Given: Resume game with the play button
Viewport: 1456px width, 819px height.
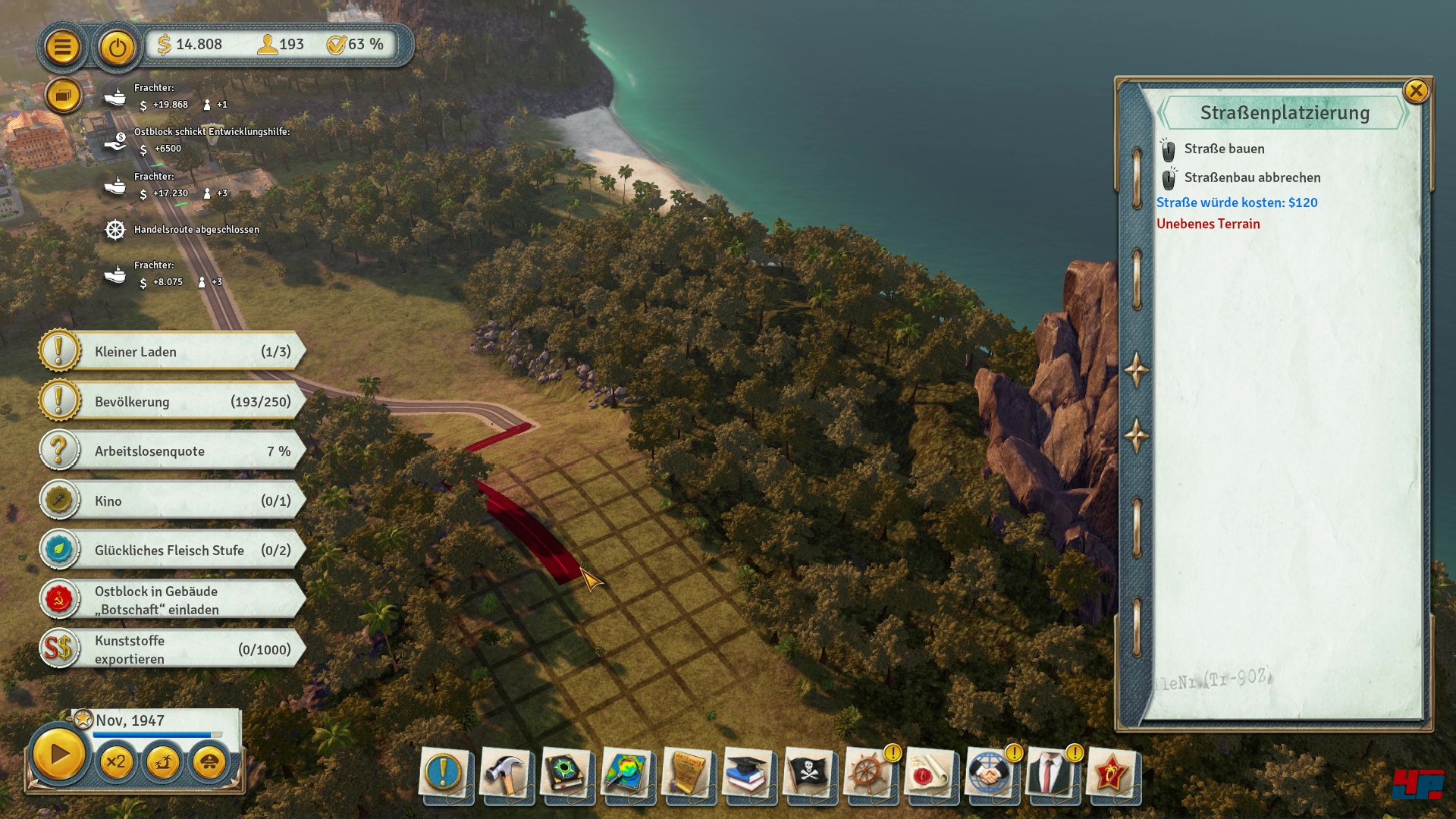Looking at the screenshot, I should pyautogui.click(x=58, y=755).
